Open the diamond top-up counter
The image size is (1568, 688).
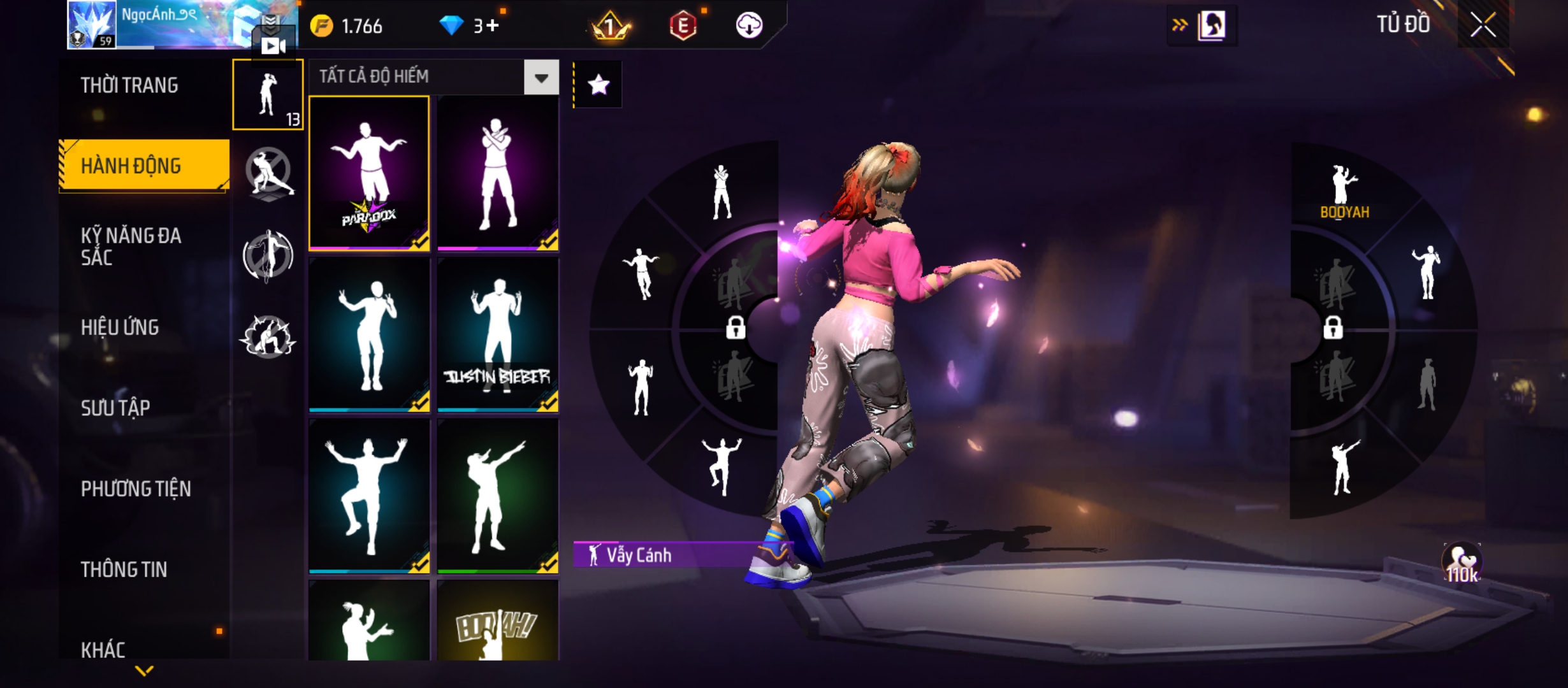pyautogui.click(x=470, y=26)
